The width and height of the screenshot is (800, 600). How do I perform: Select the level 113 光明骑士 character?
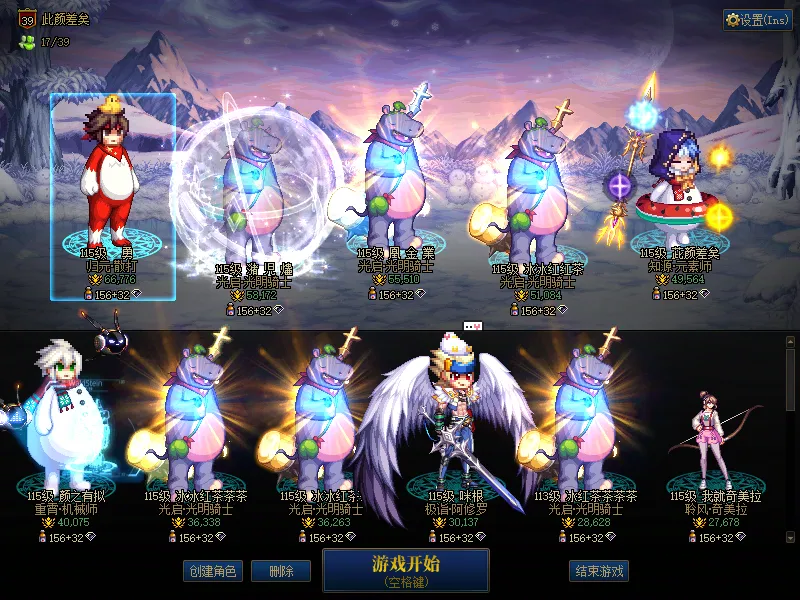coord(586,420)
